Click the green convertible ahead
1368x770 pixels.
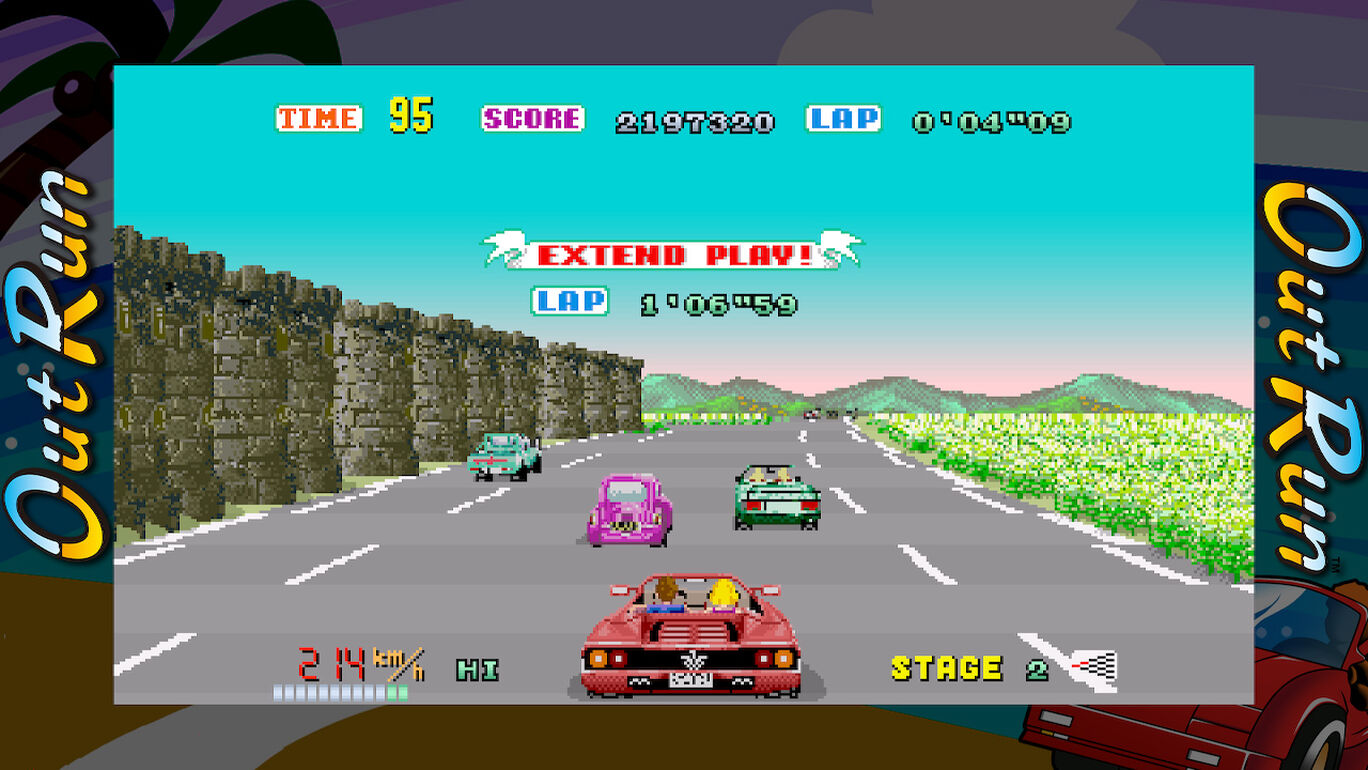(777, 497)
